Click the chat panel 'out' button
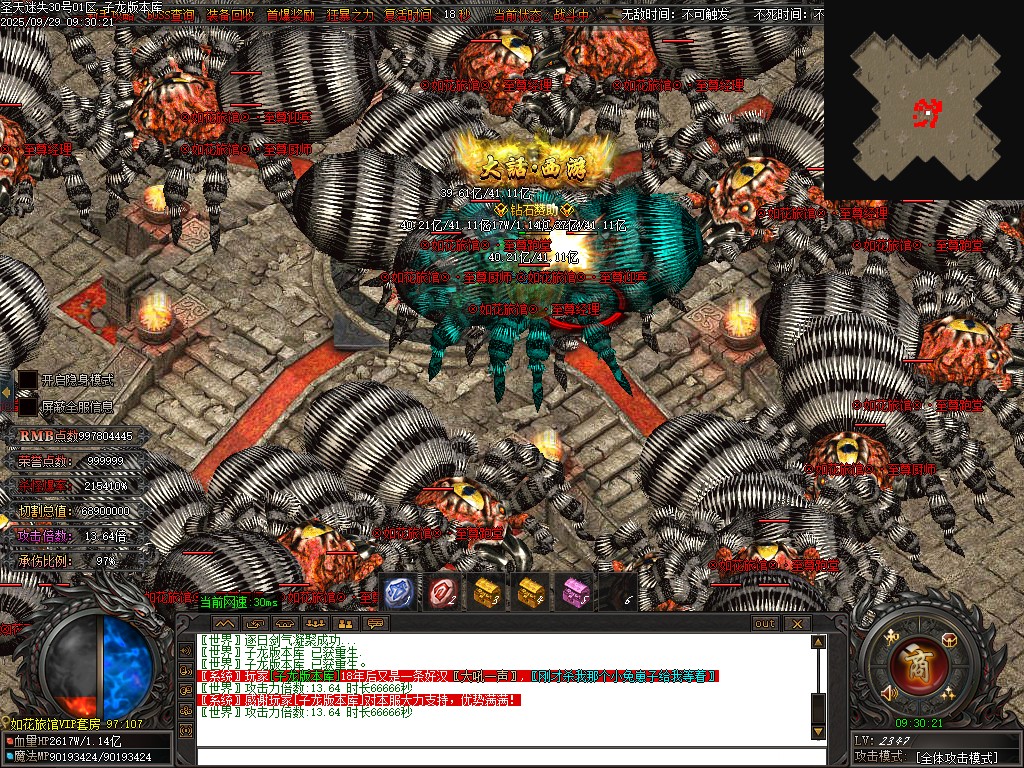 [x=764, y=623]
